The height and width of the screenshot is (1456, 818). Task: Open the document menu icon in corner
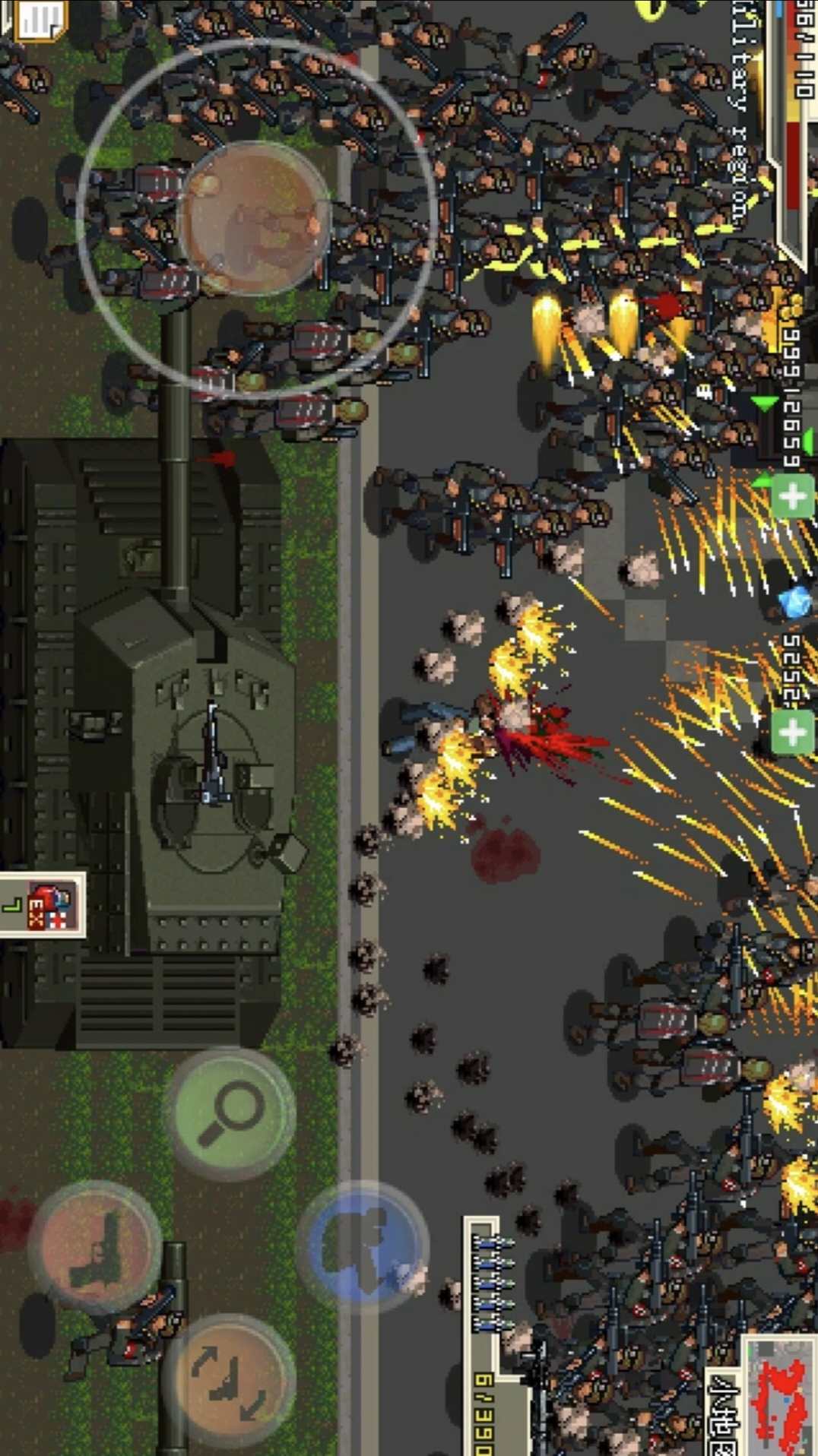pos(38,18)
